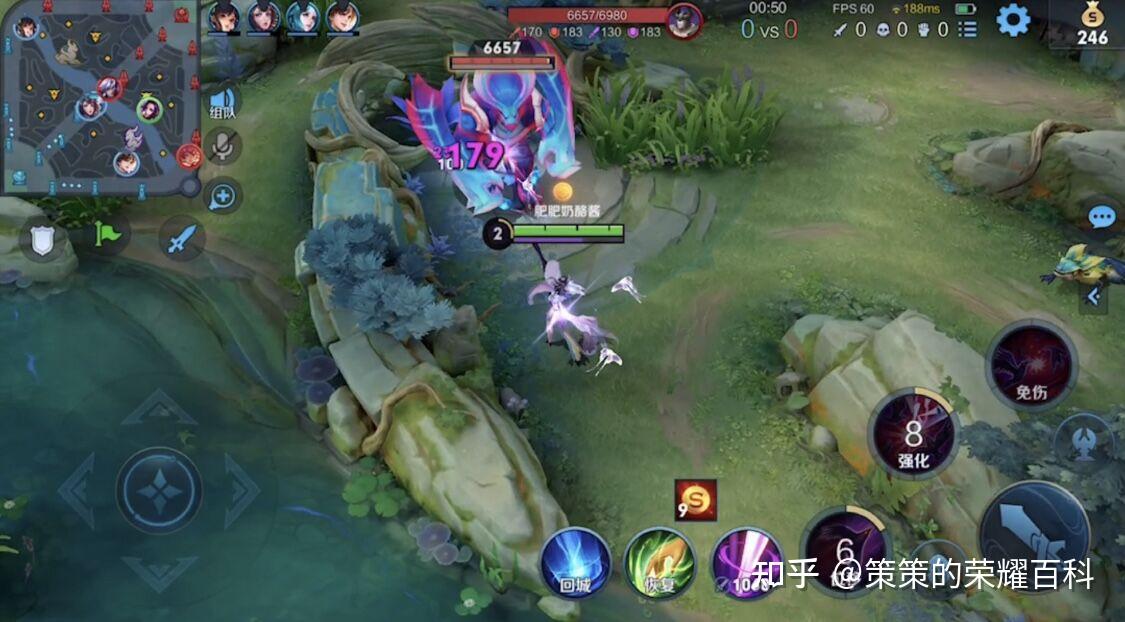Open the chat speech bubble

pyautogui.click(x=1101, y=217)
